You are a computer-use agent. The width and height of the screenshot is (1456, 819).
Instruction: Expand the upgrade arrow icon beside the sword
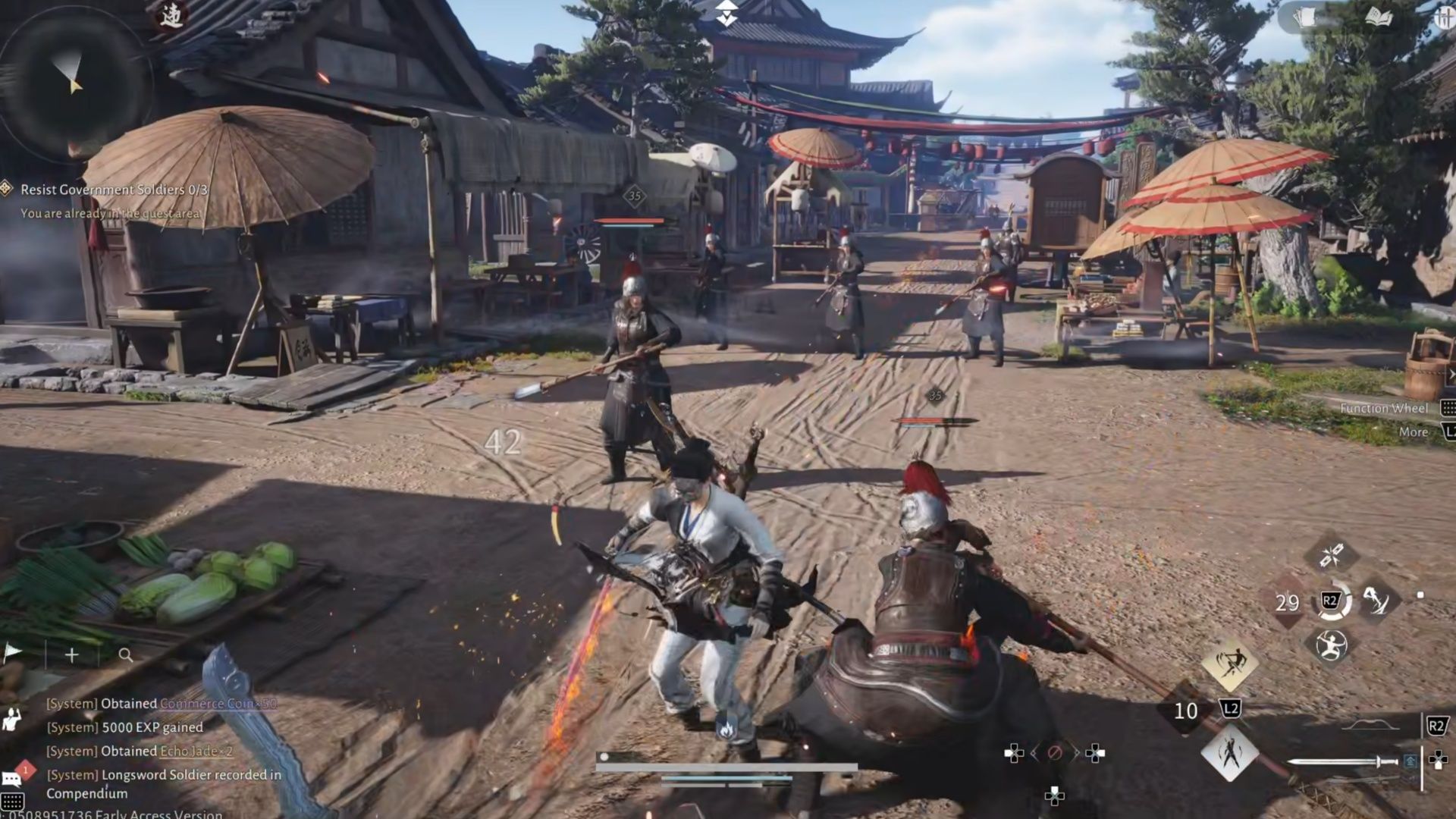(1409, 761)
